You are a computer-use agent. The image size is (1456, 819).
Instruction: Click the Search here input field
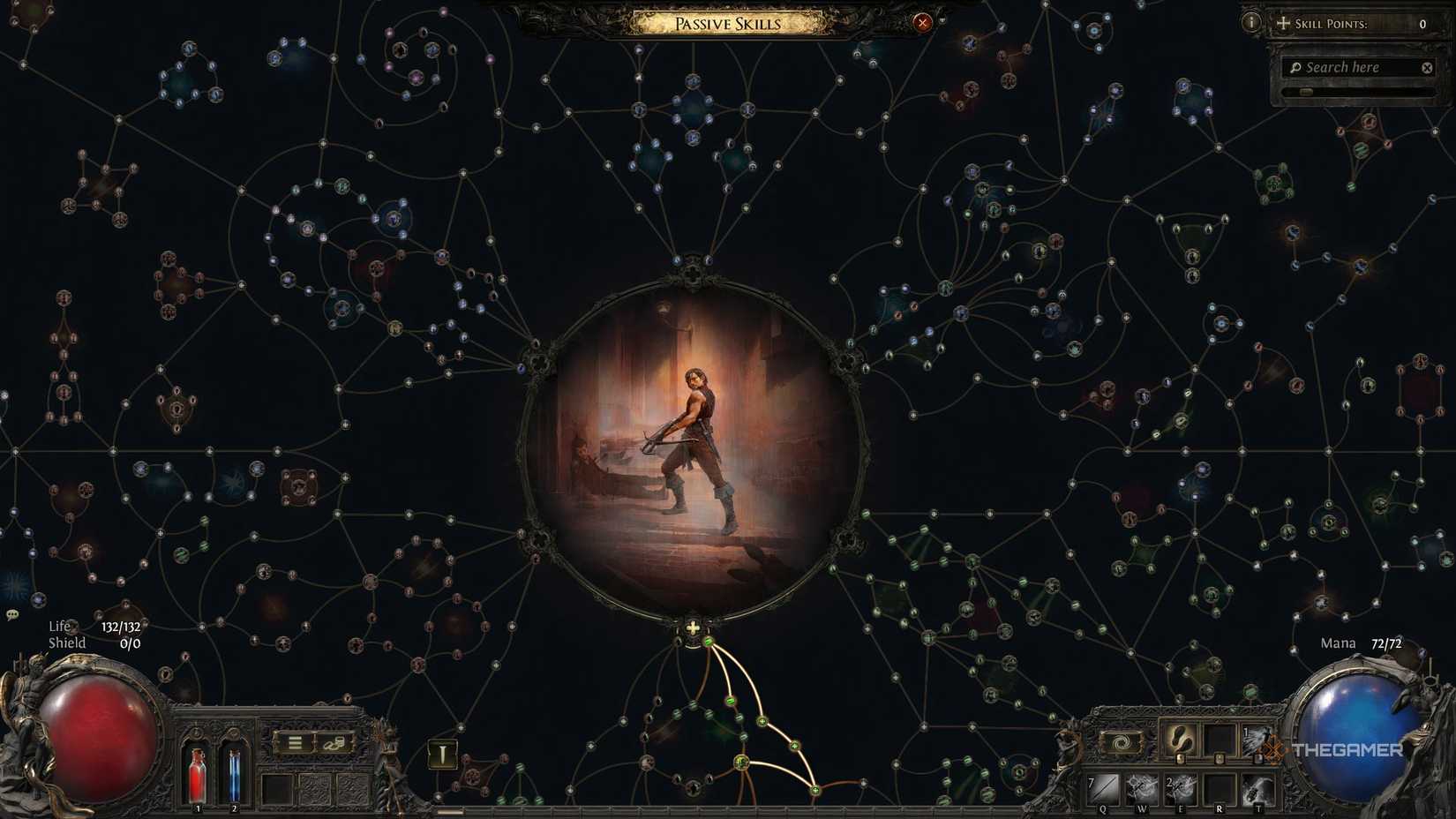[1350, 67]
